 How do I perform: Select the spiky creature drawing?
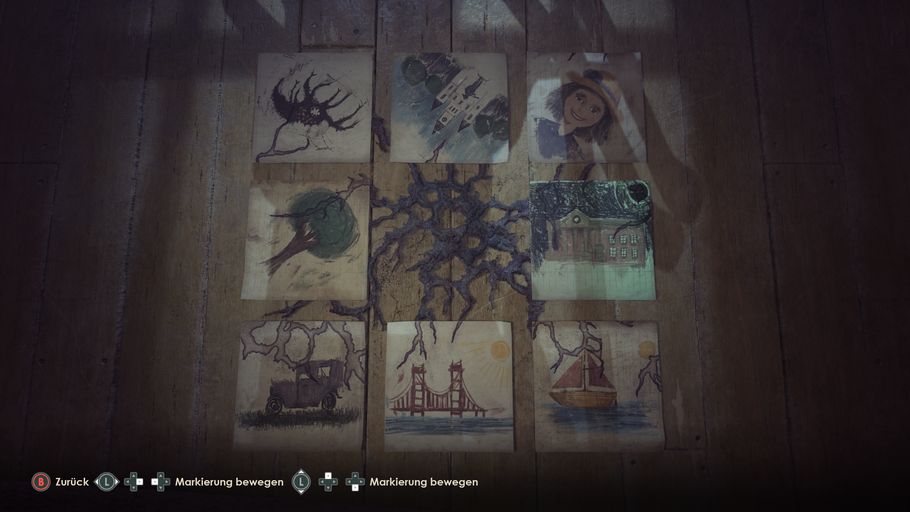coord(313,107)
